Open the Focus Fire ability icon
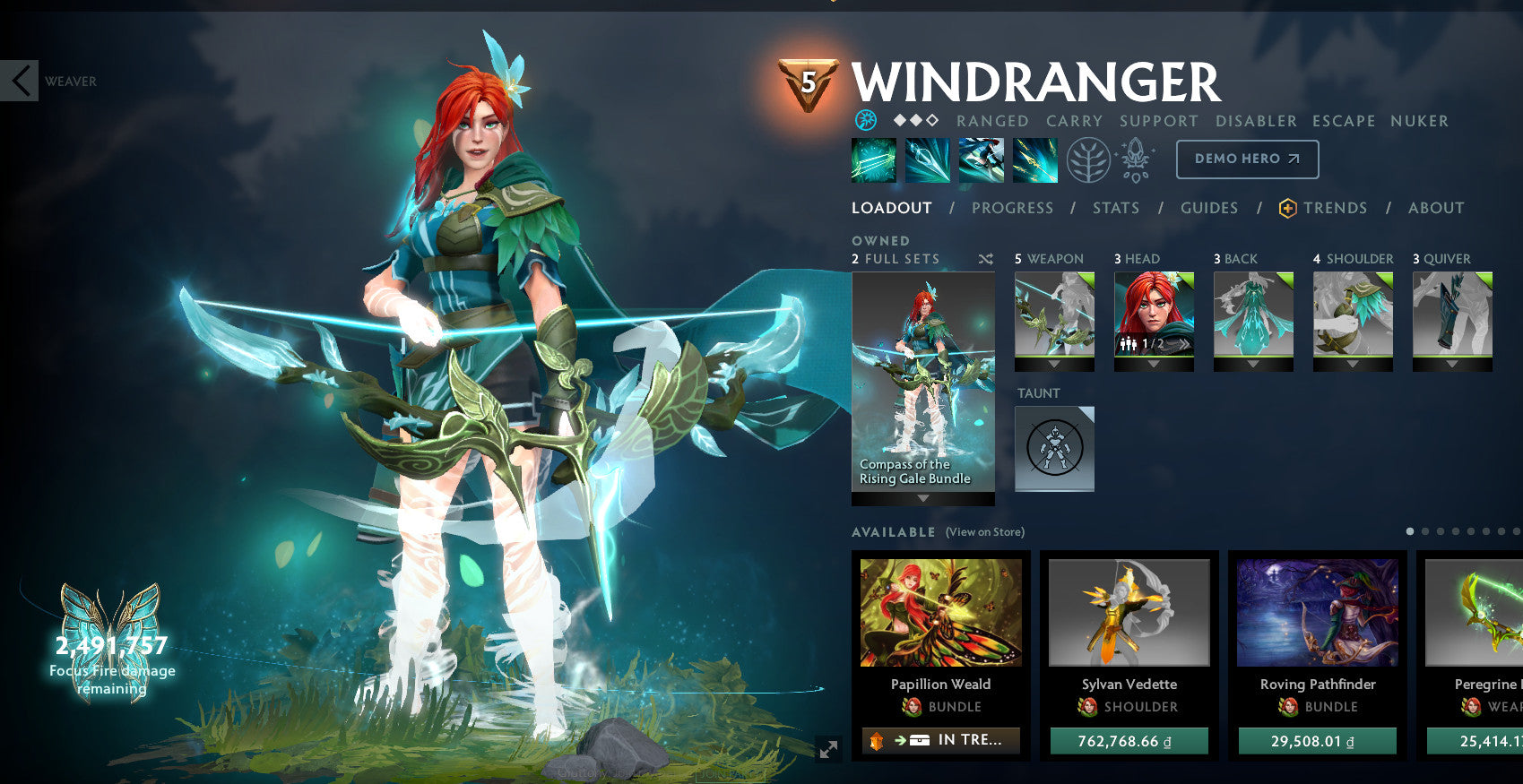The height and width of the screenshot is (784, 1523). click(1034, 159)
